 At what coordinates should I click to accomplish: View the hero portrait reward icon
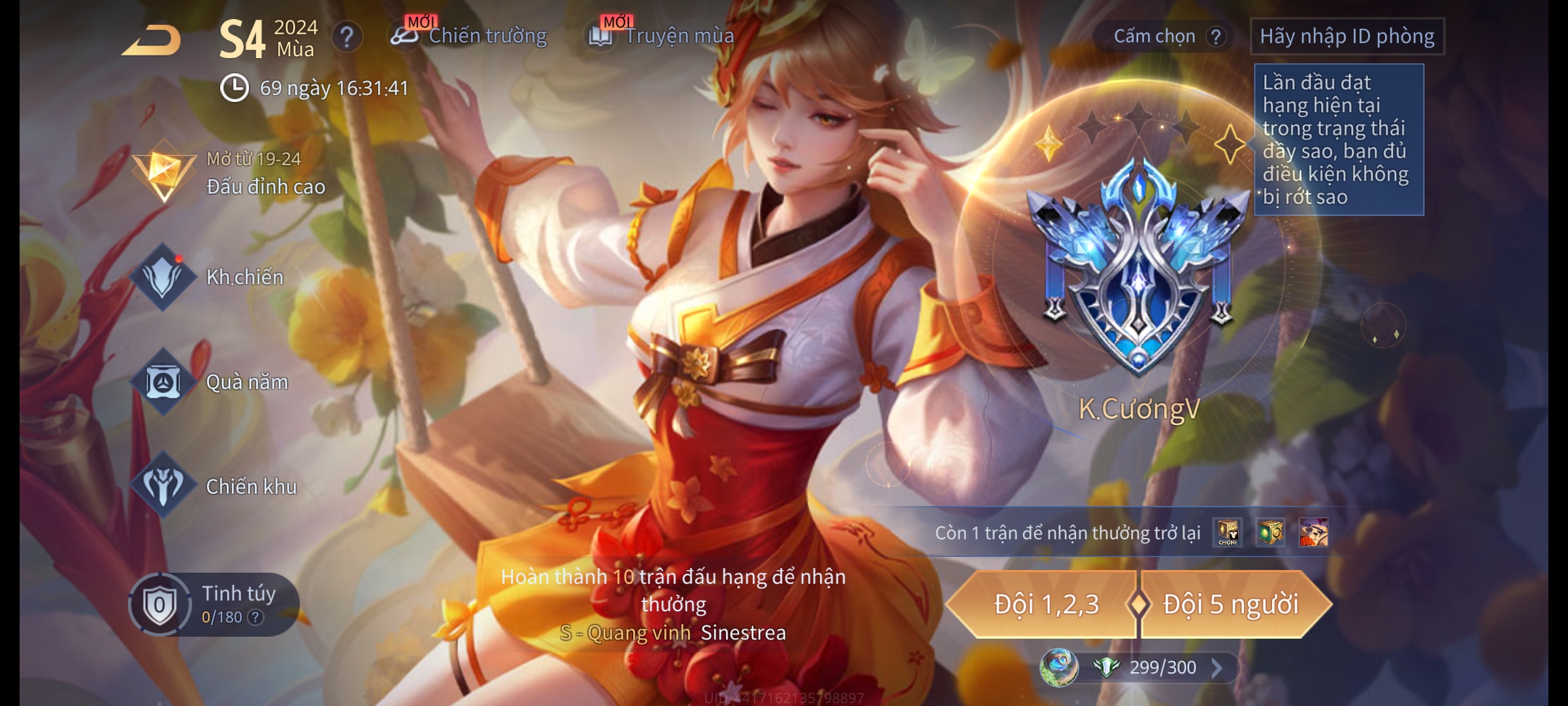tap(1313, 533)
